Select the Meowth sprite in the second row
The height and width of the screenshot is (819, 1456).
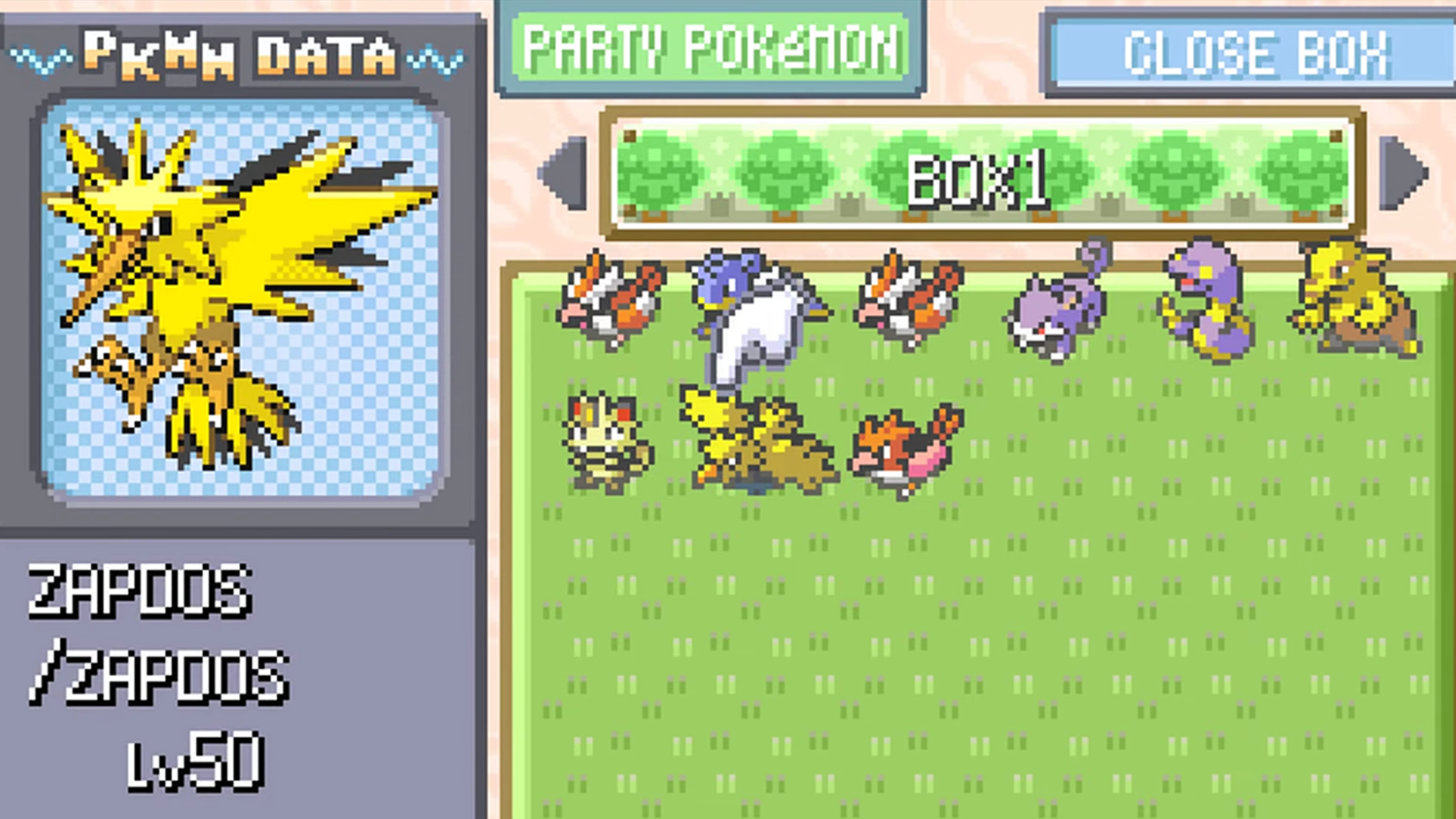(x=604, y=441)
